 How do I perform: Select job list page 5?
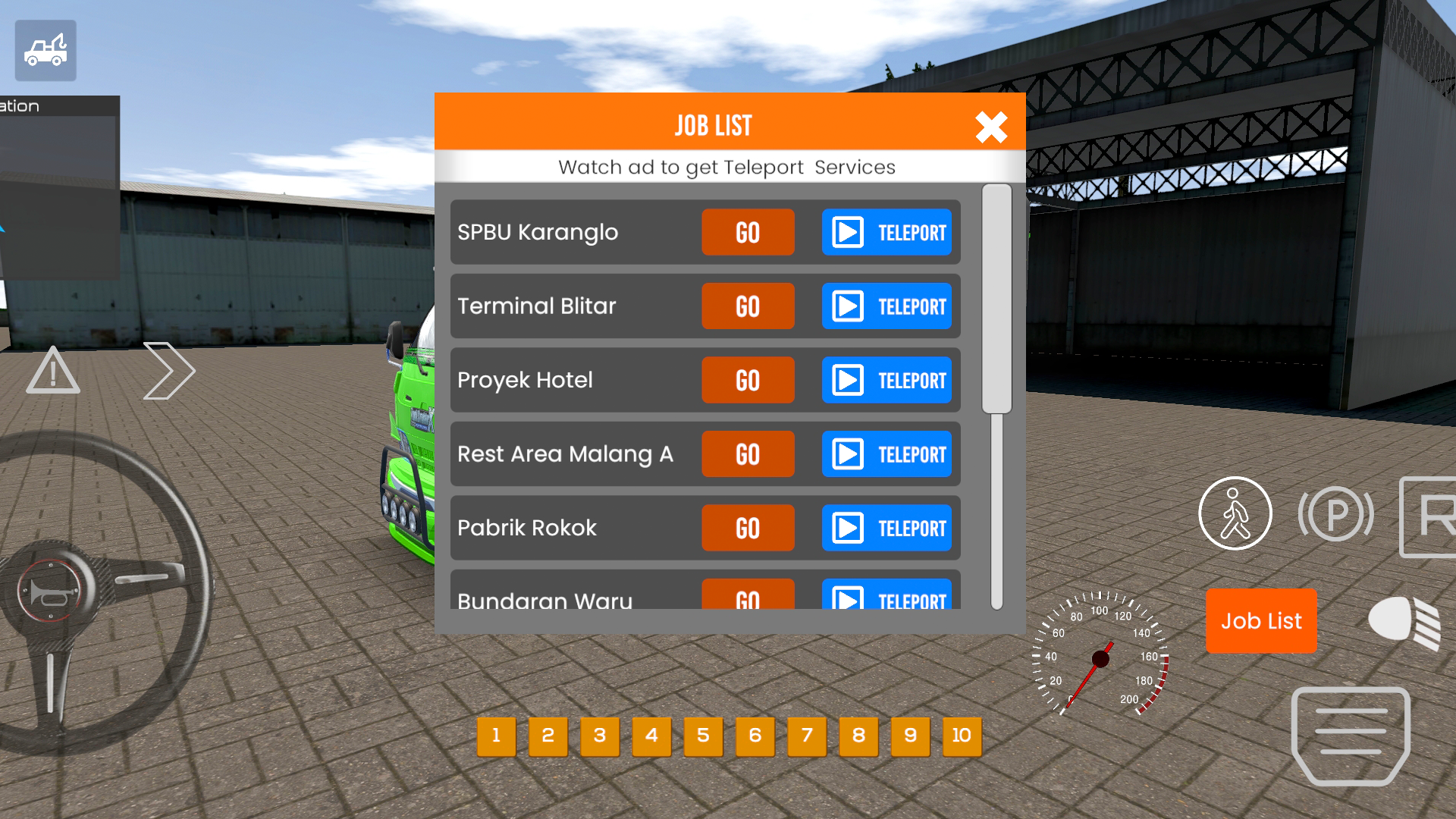click(703, 736)
